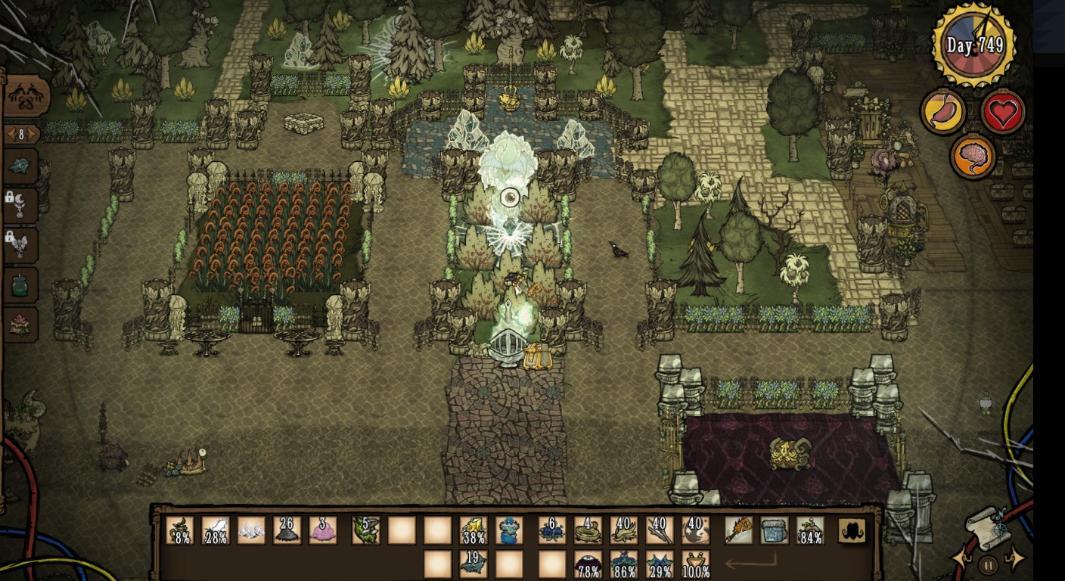Click the blue backpack equipment slot
This screenshot has width=1065, height=581.
774,530
